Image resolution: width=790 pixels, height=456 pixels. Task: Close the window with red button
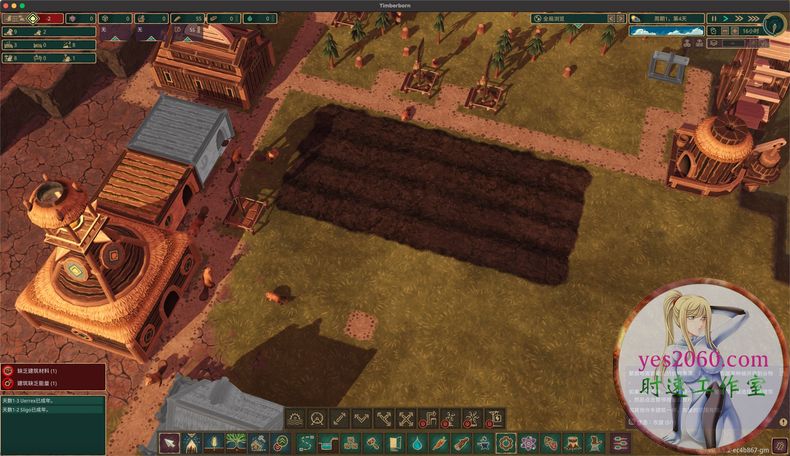click(x=6, y=5)
